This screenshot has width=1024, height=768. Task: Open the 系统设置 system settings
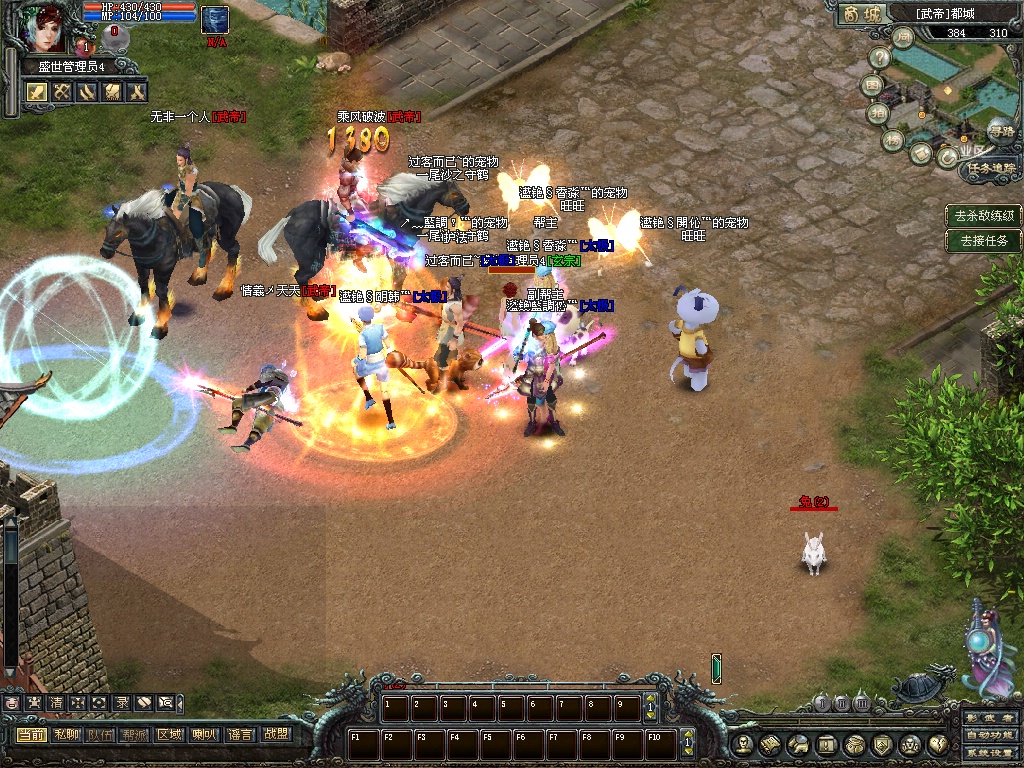(988, 753)
